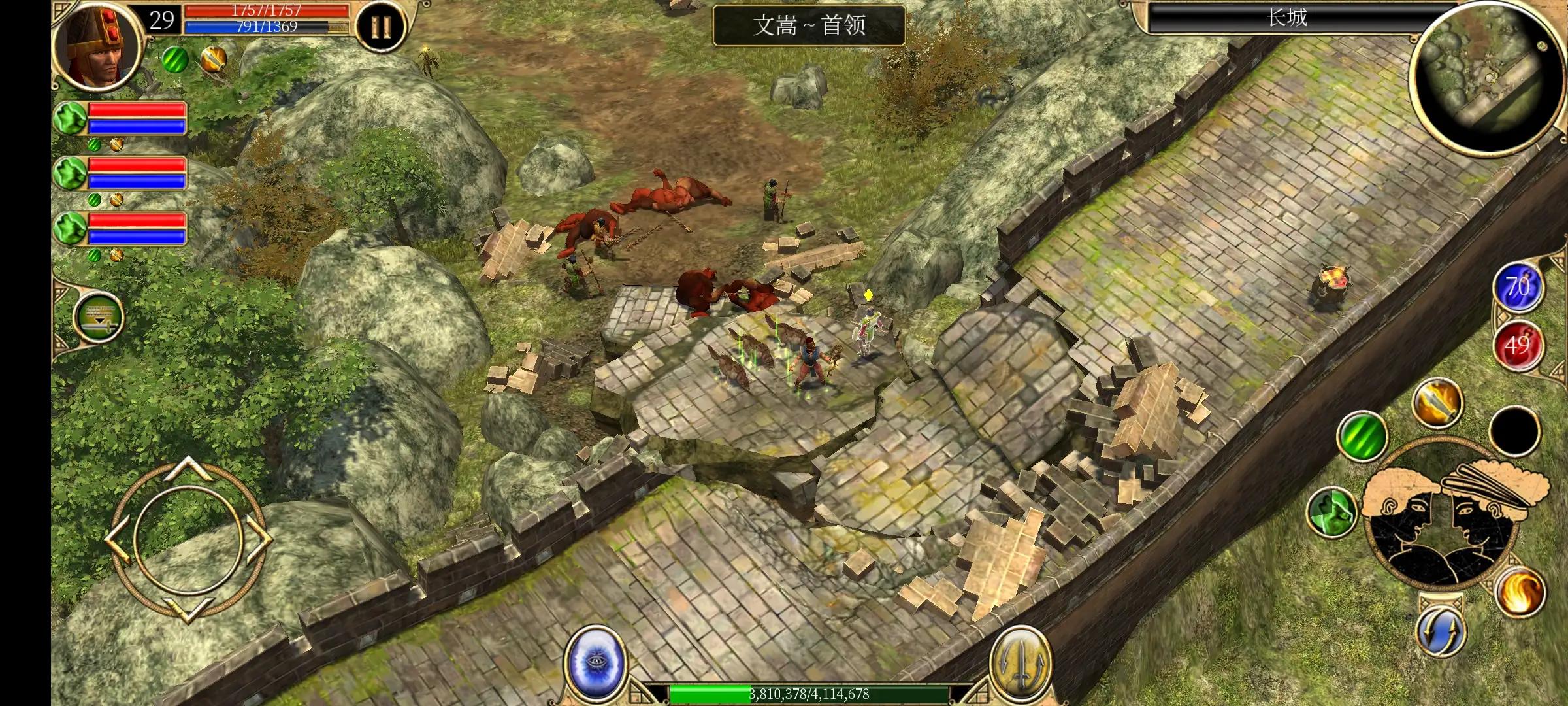Open the quest scroll icon

[98, 316]
